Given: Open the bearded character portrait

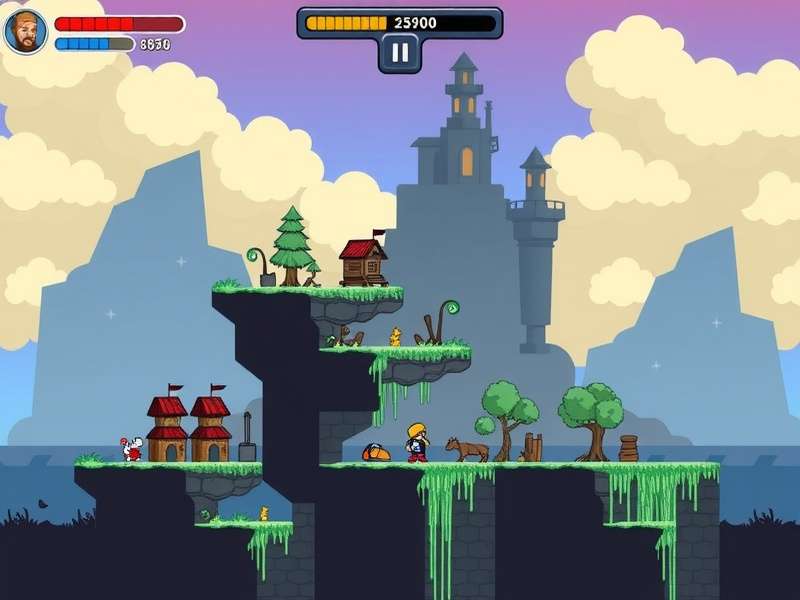Looking at the screenshot, I should click(x=25, y=32).
